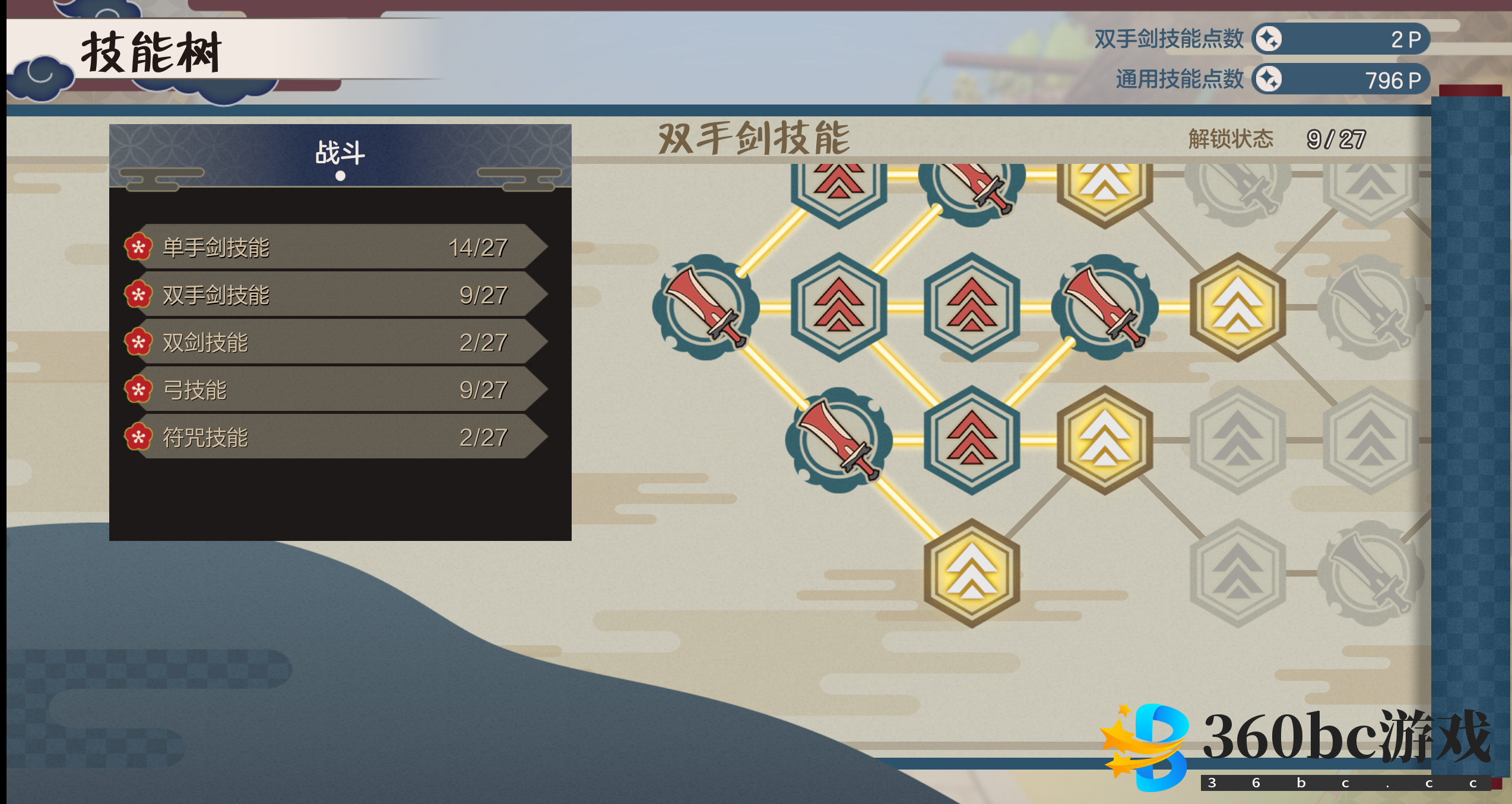Click the 360bc游戏 watermark logo

pos(1294,747)
